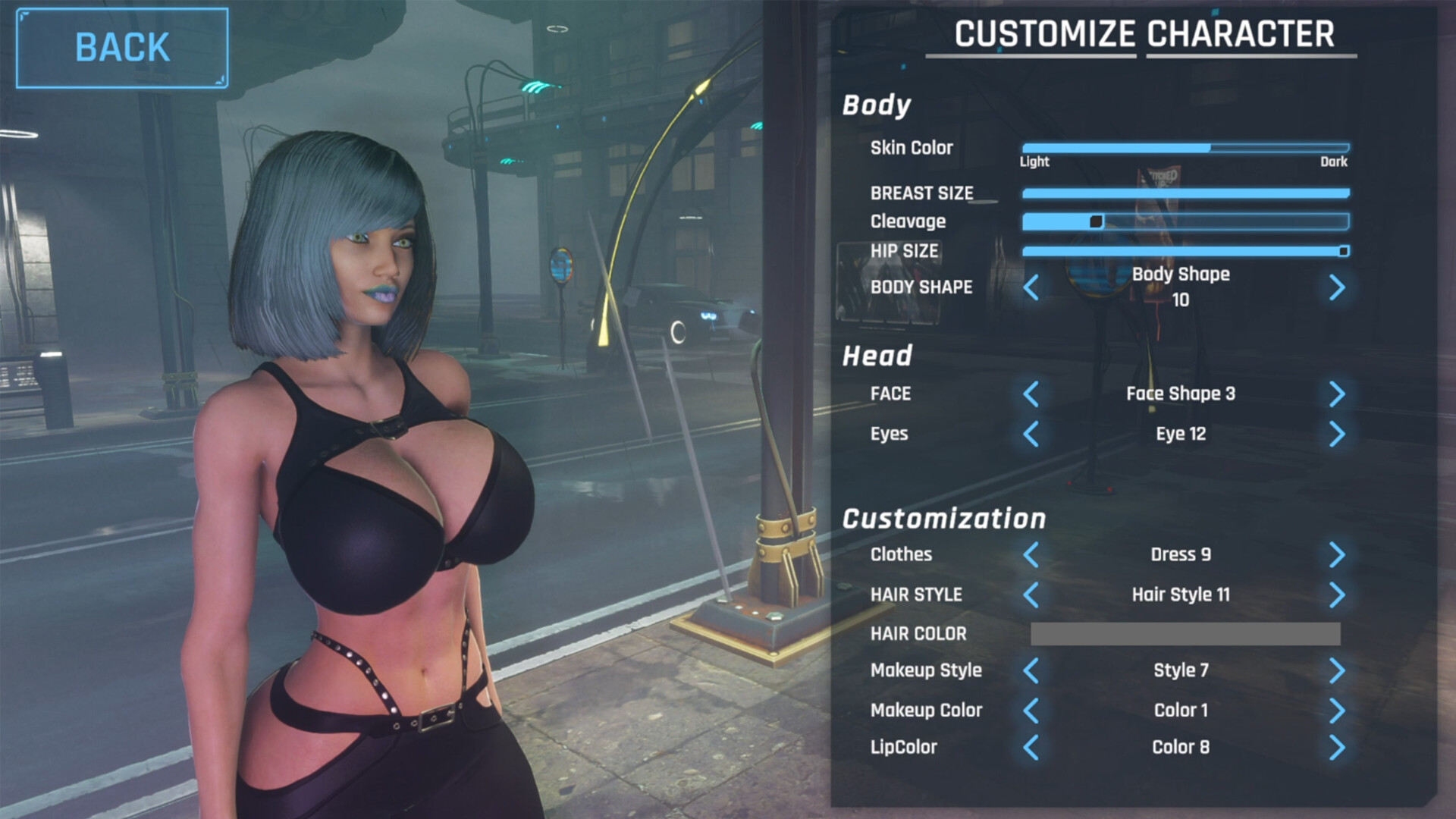
Task: Click the next Body Shape chevron arrow
Action: (1337, 288)
